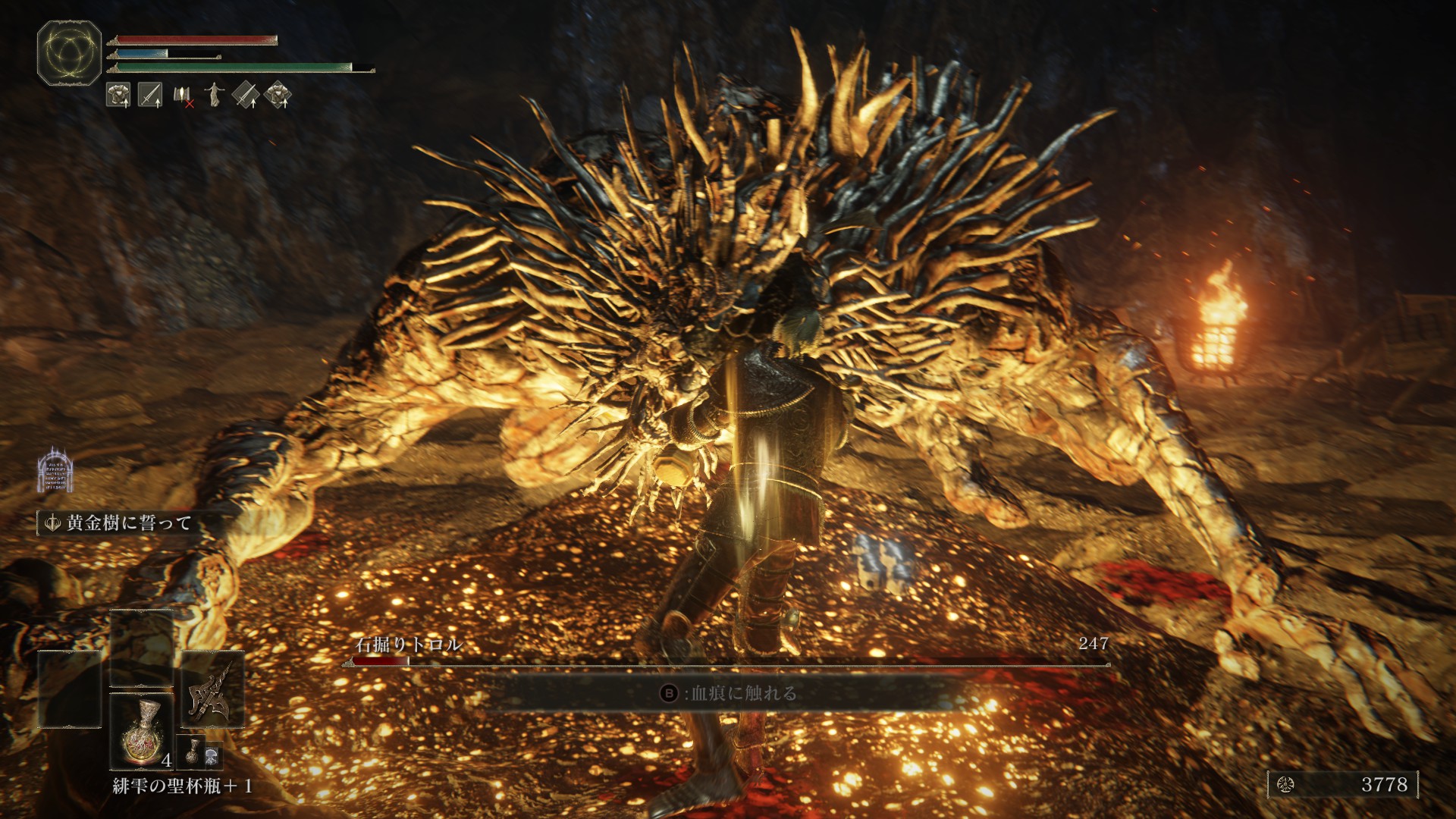Click the glowing stone arch summon icon
Image resolution: width=1456 pixels, height=819 pixels.
point(55,470)
